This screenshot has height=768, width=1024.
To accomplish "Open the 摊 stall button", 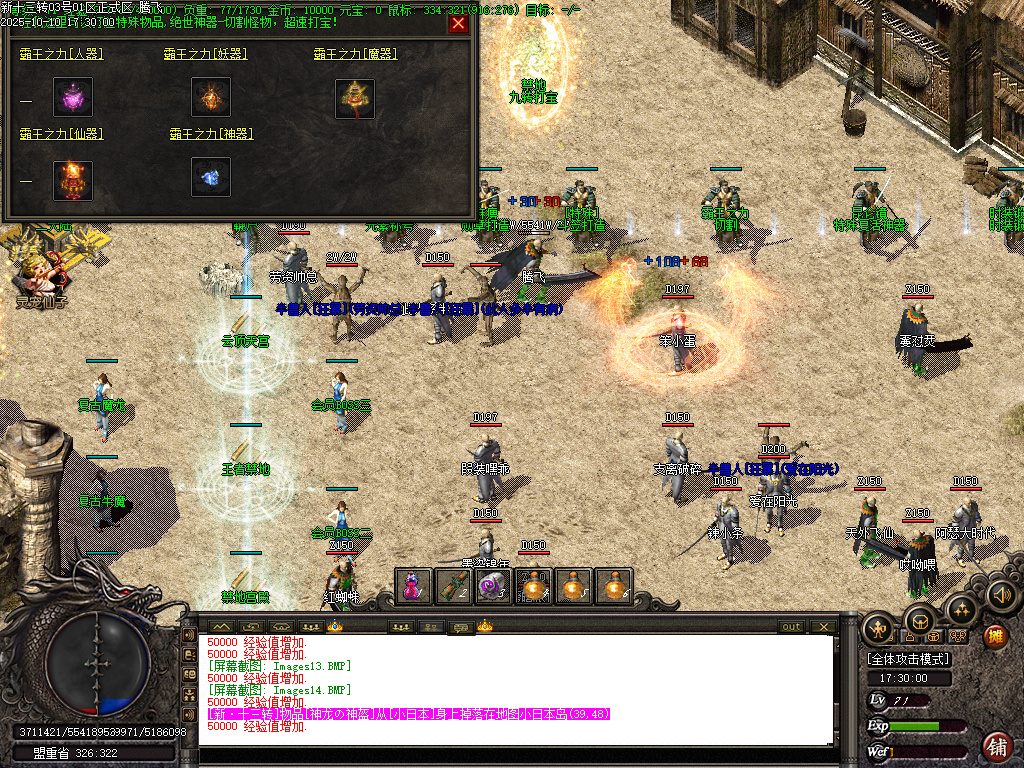I will click(995, 636).
